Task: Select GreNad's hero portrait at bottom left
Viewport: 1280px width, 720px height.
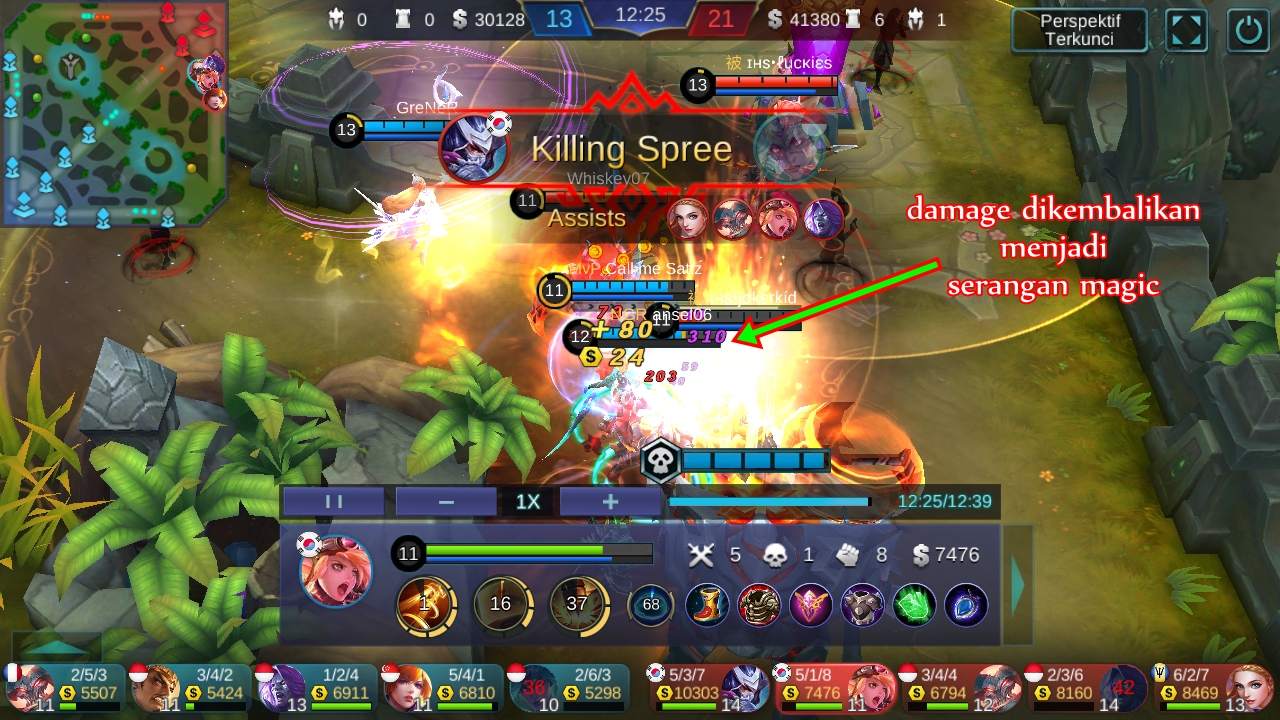Action: [x=34, y=688]
